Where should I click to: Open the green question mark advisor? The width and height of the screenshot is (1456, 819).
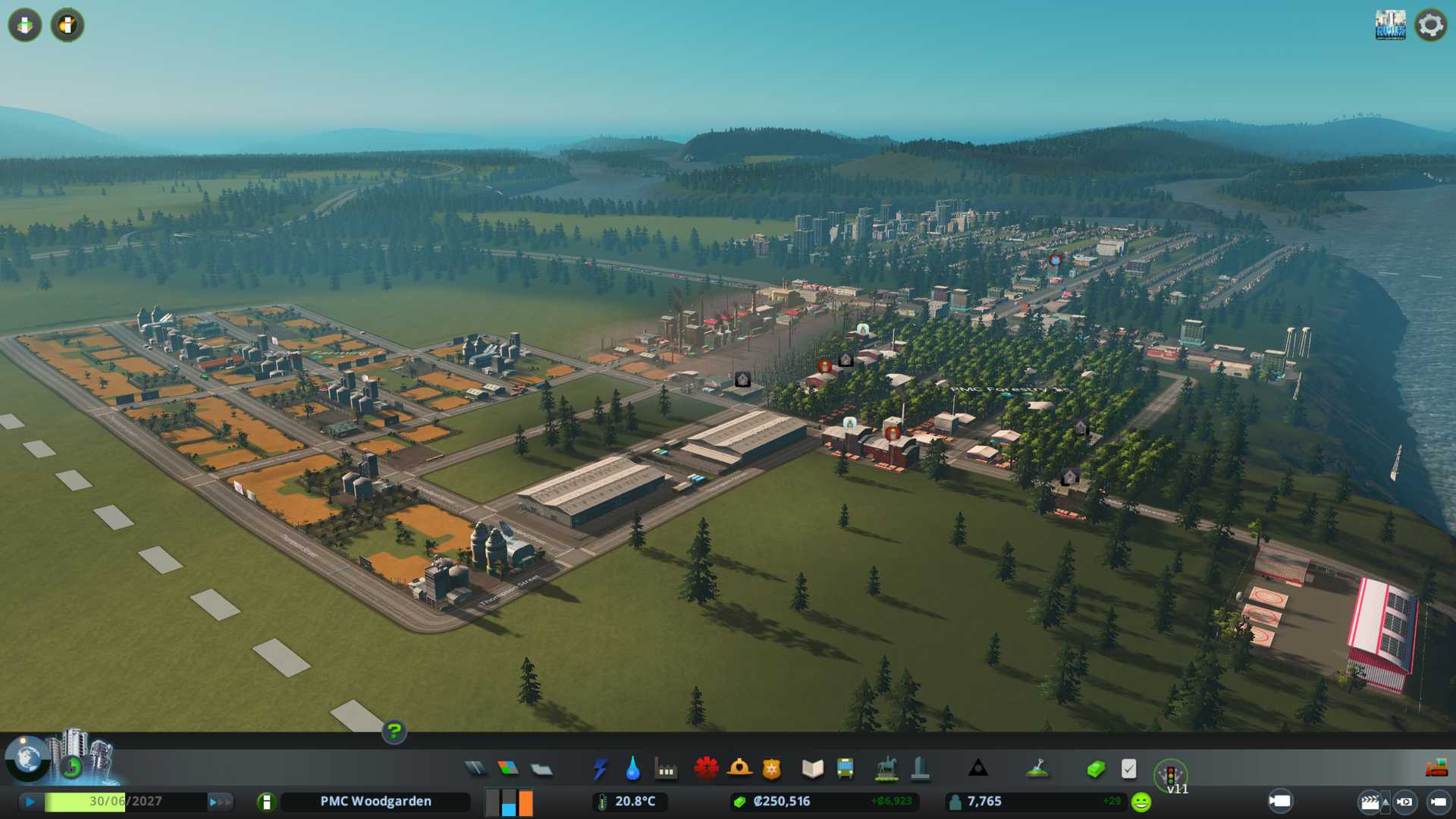[x=394, y=731]
